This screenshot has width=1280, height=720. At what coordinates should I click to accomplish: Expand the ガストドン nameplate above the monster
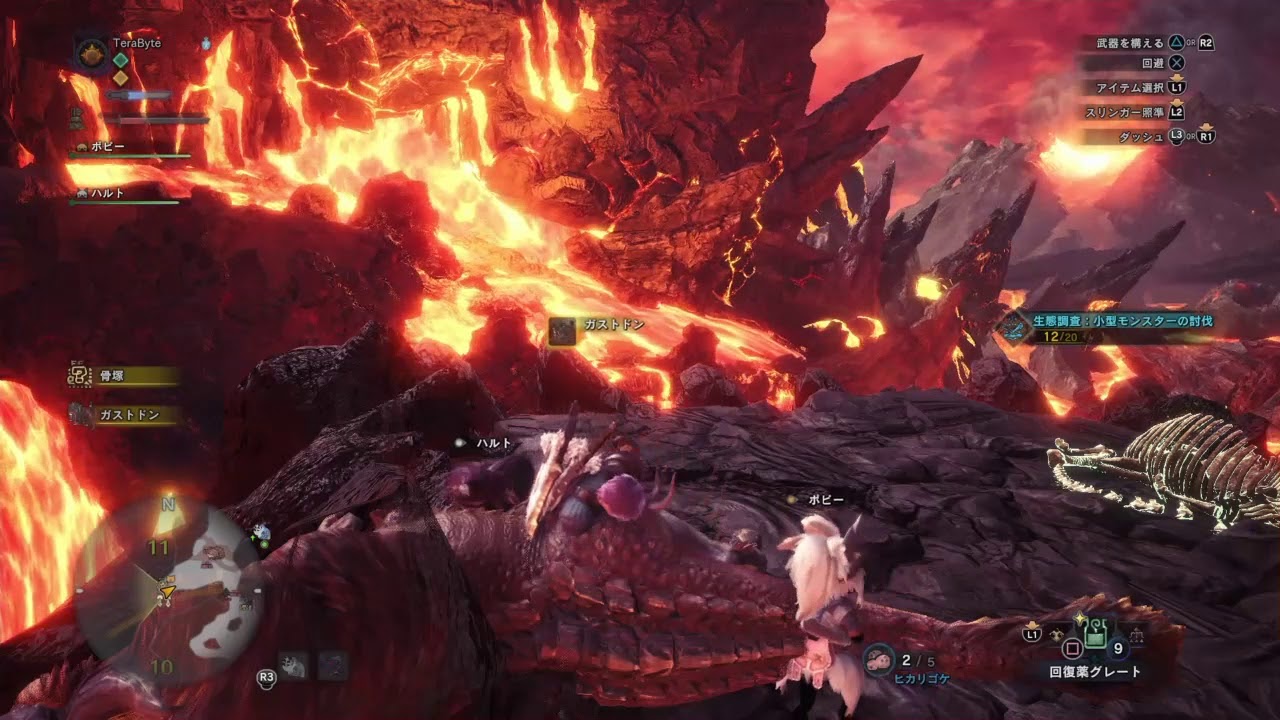[600, 324]
